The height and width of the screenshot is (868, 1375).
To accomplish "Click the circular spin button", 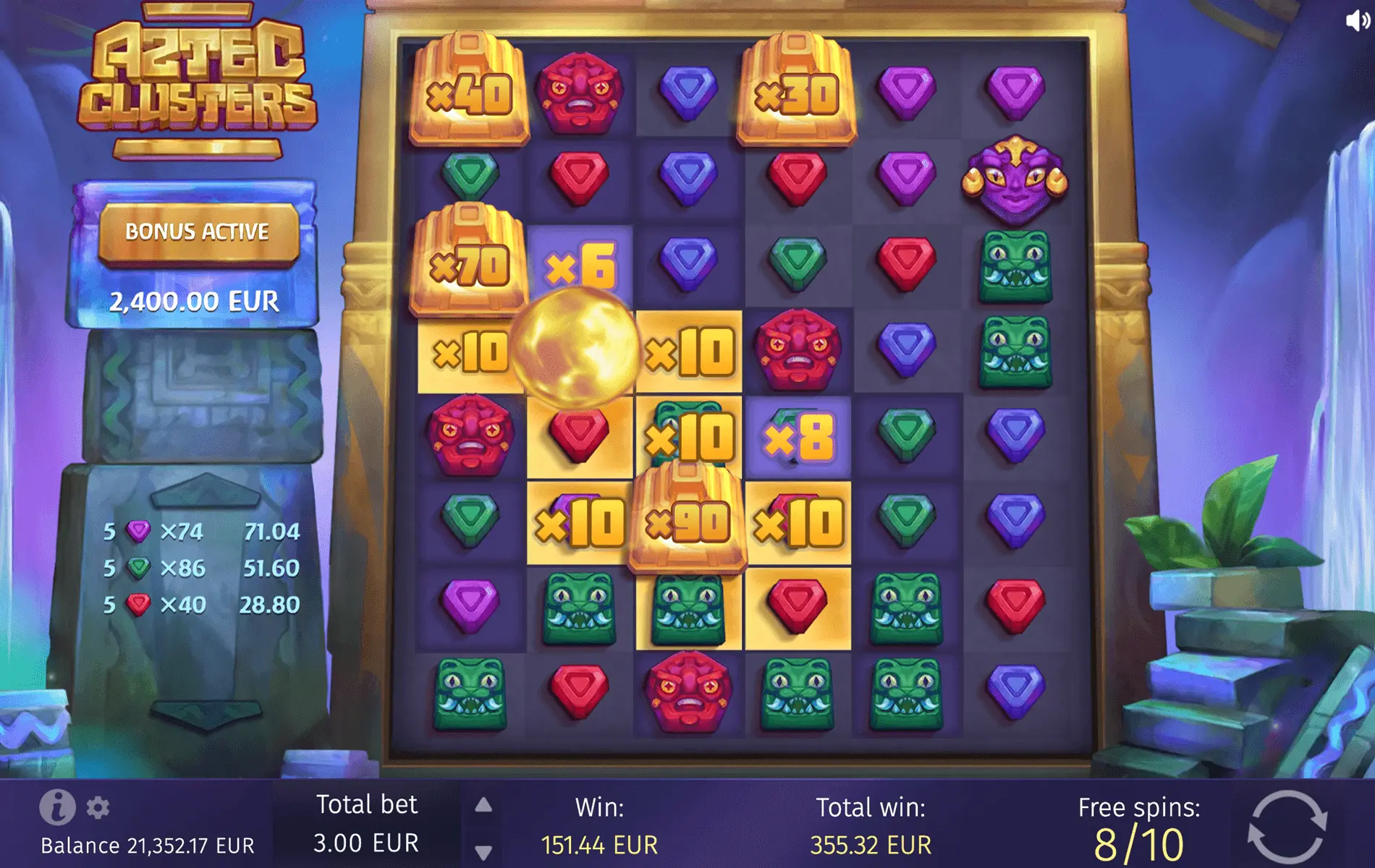I will click(1287, 827).
